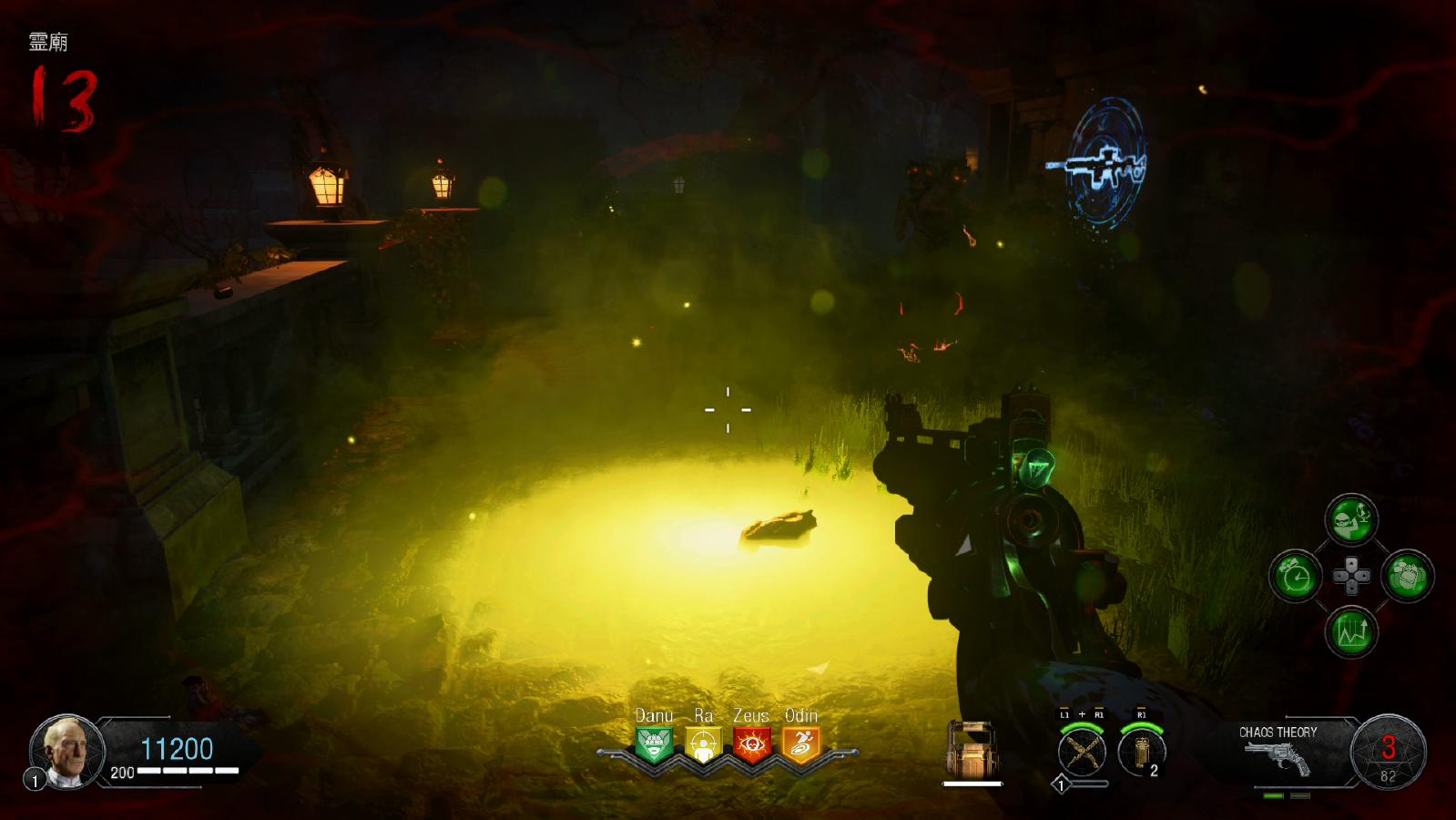Activate the top elixir with globe icon
Image resolution: width=1456 pixels, height=820 pixels.
pyautogui.click(x=1351, y=520)
